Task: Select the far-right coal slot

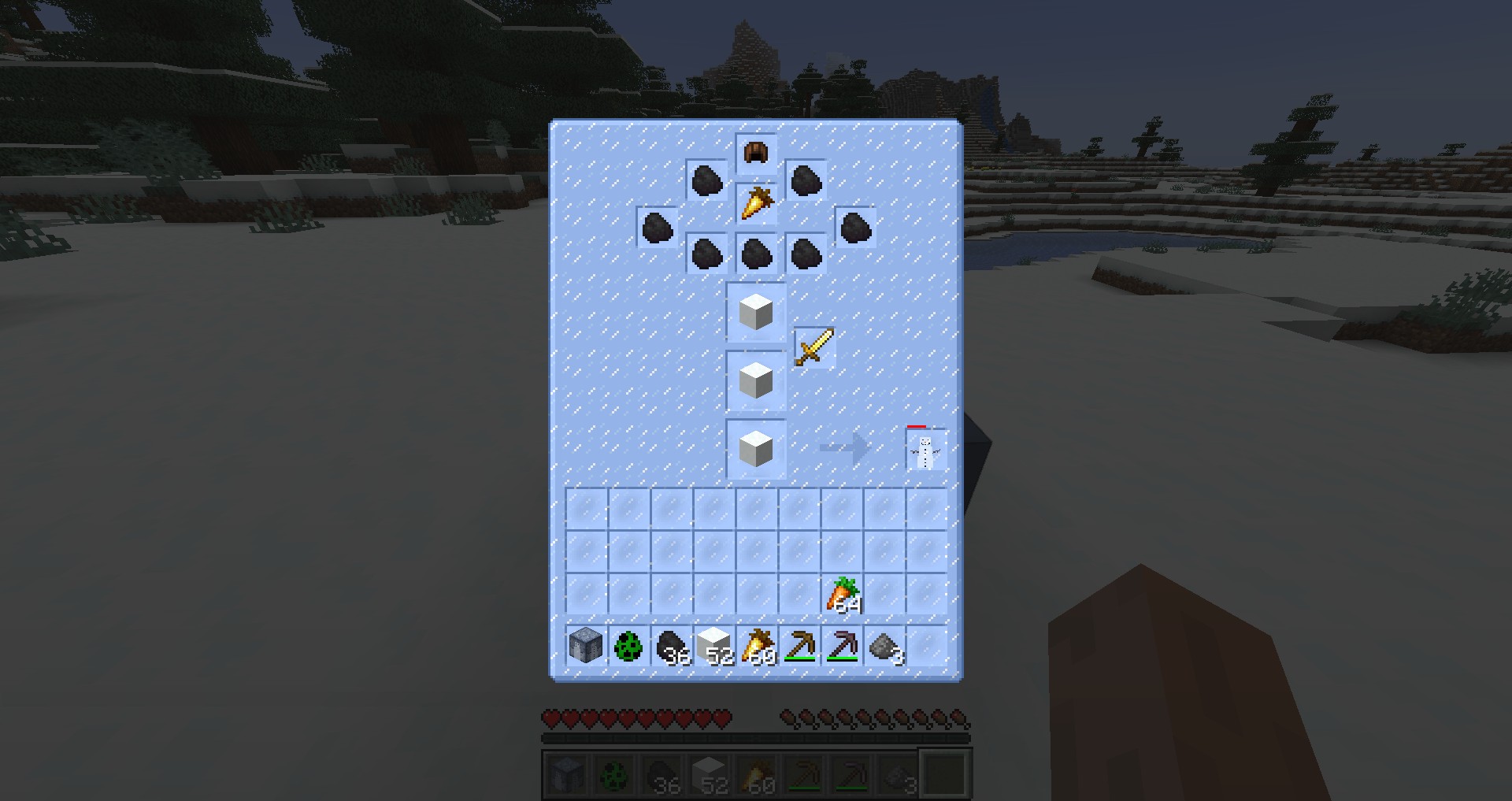Action: (855, 228)
